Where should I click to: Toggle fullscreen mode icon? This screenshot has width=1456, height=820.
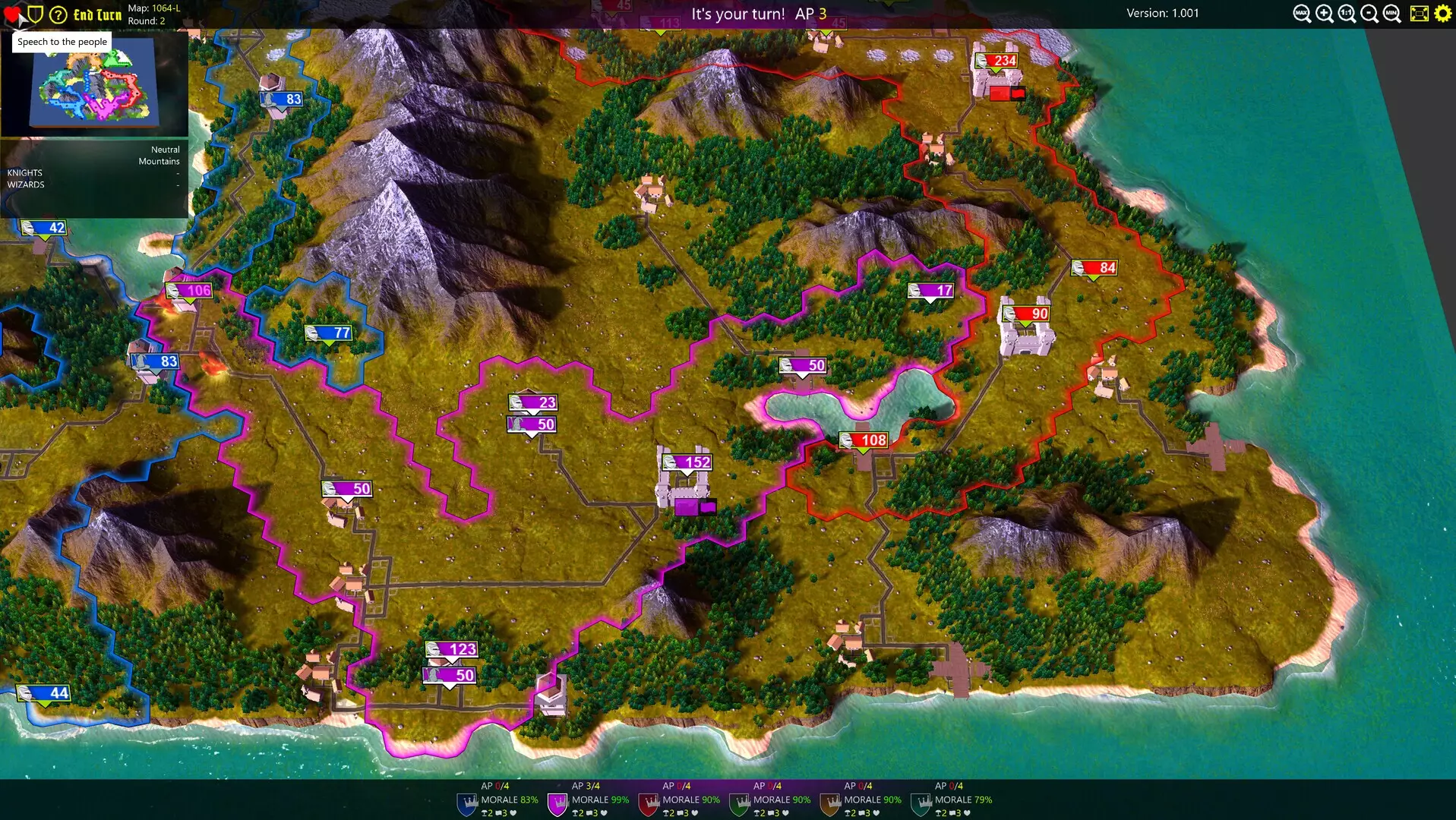pyautogui.click(x=1419, y=14)
